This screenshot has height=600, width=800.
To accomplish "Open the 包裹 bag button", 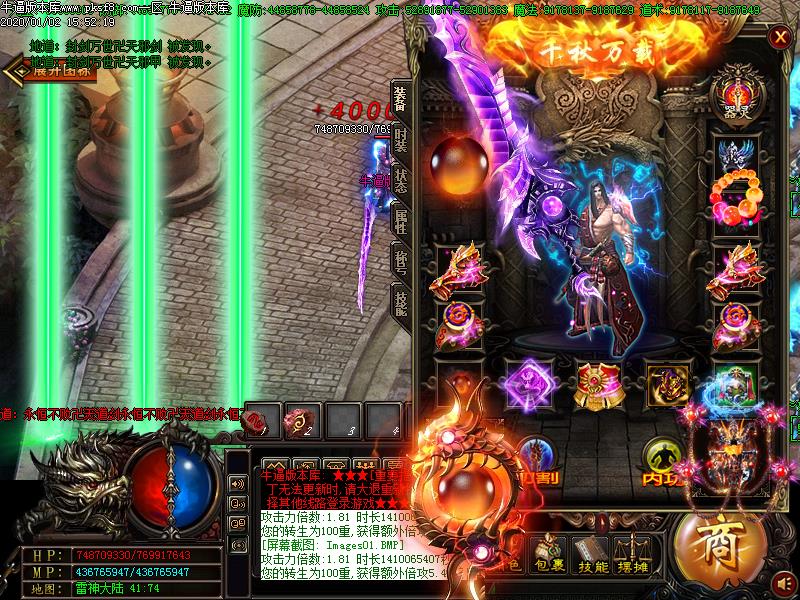I will pos(550,555).
